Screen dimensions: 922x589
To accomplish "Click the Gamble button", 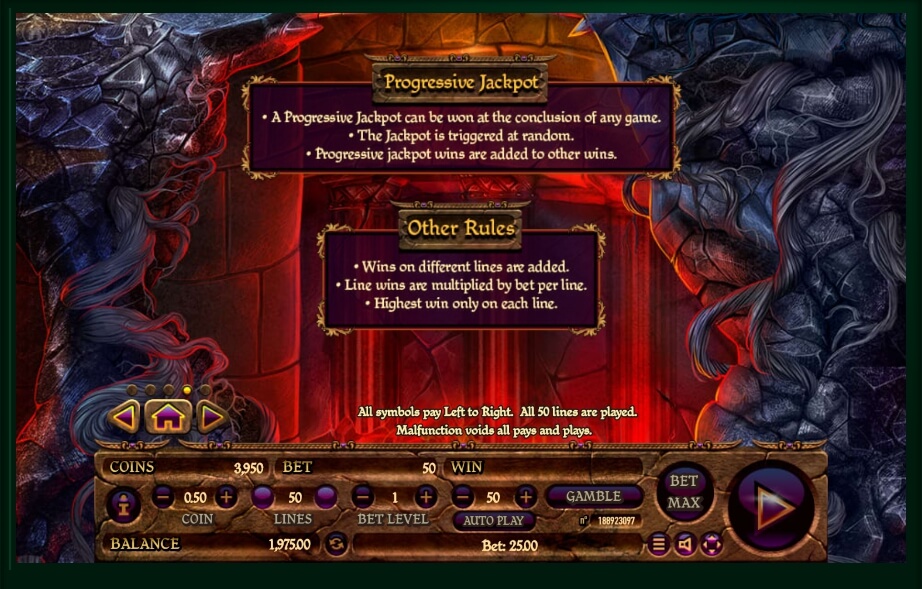I will [x=594, y=496].
